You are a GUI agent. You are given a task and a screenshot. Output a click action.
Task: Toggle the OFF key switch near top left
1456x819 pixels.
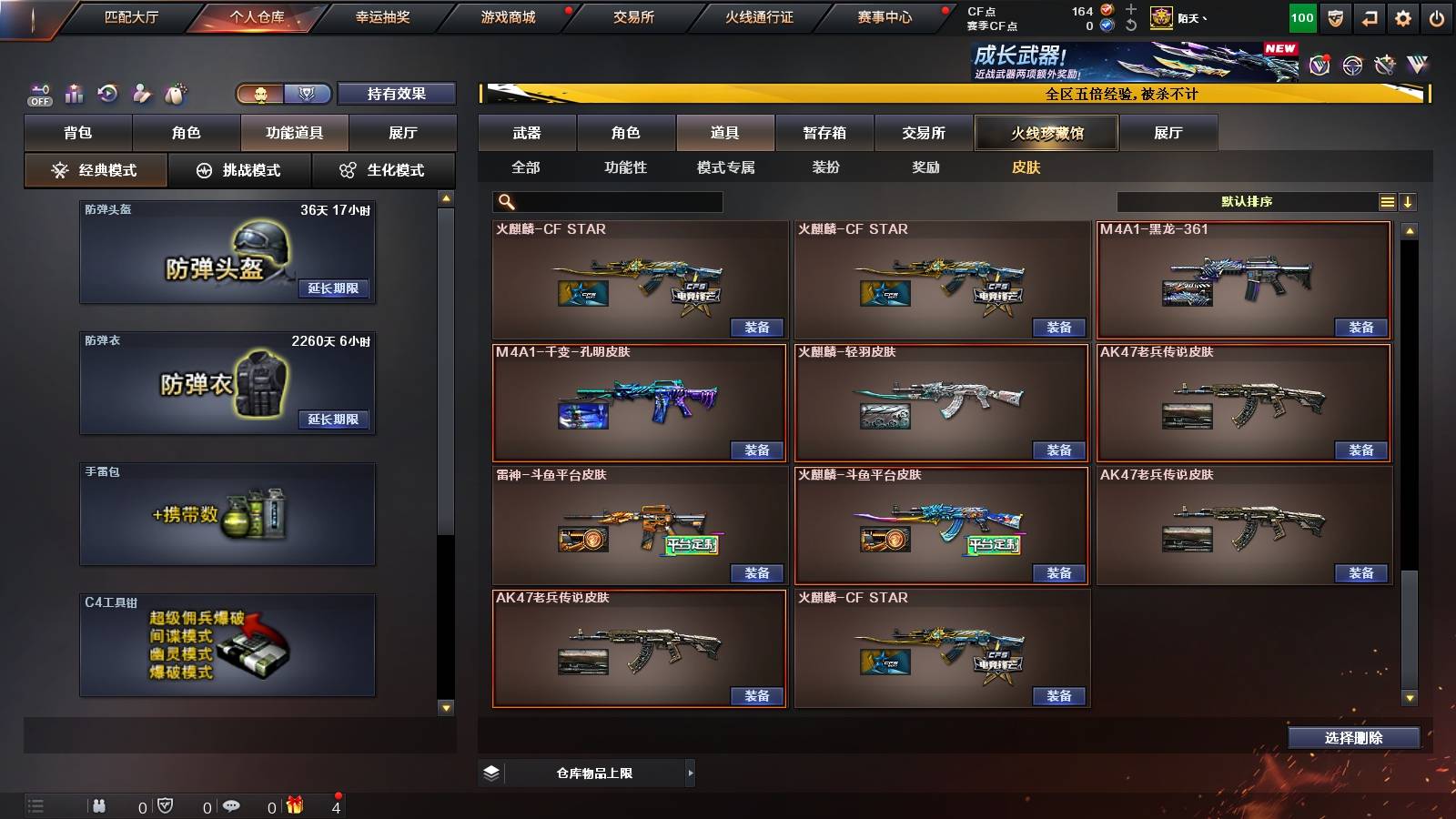(38, 93)
